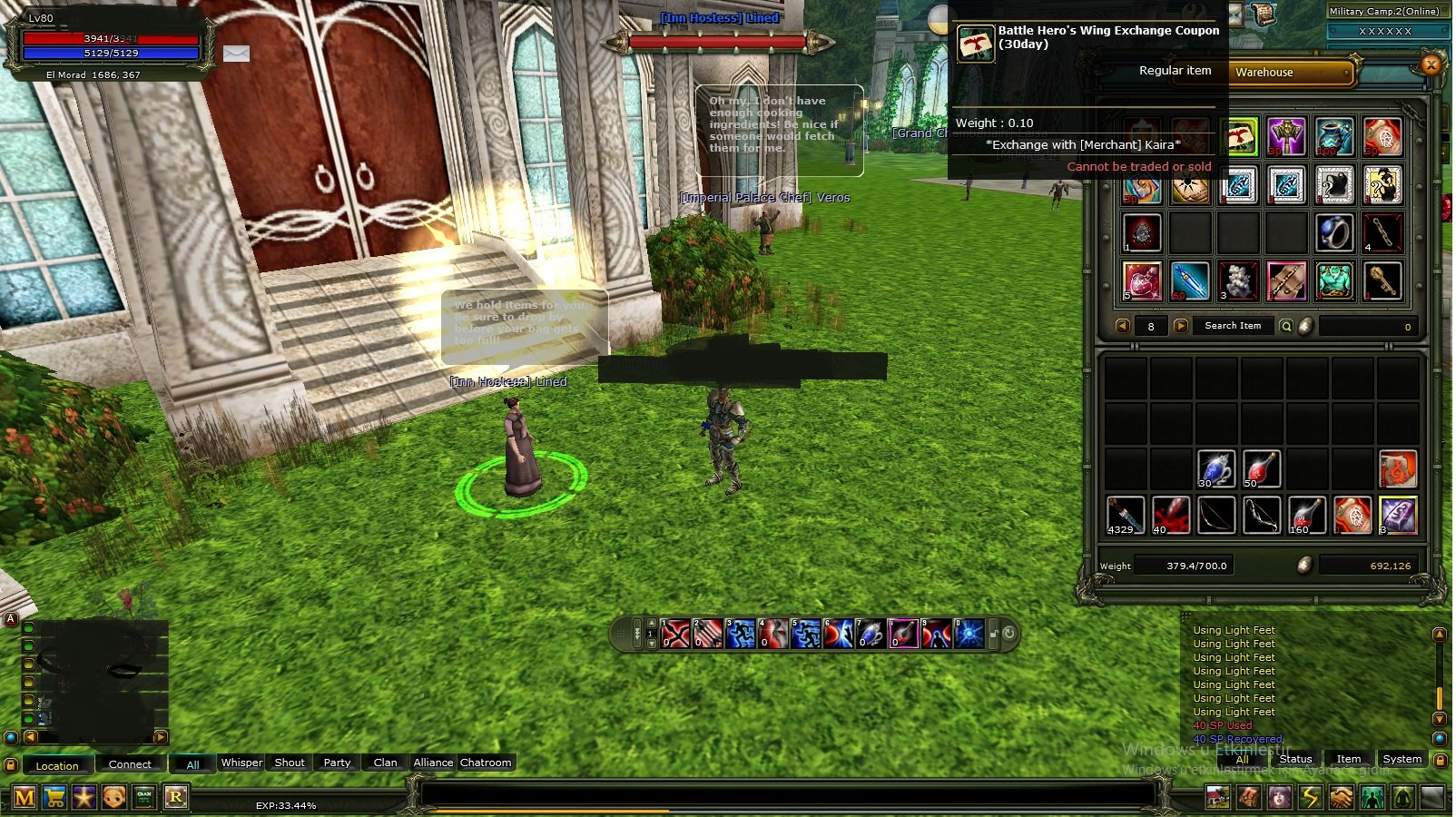Screen dimensions: 1456x817
Task: Show System messages in the log
Action: 1402,759
